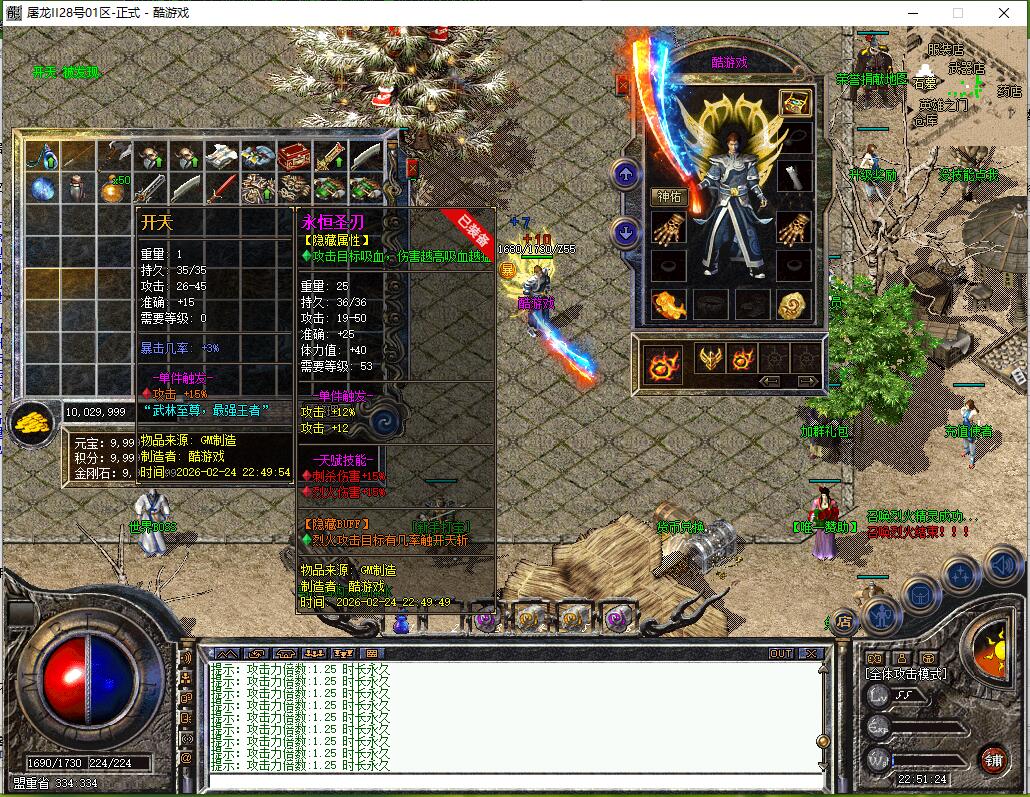Click the 神佑 button on character panel
Image resolution: width=1030 pixels, height=797 pixels.
pos(667,197)
